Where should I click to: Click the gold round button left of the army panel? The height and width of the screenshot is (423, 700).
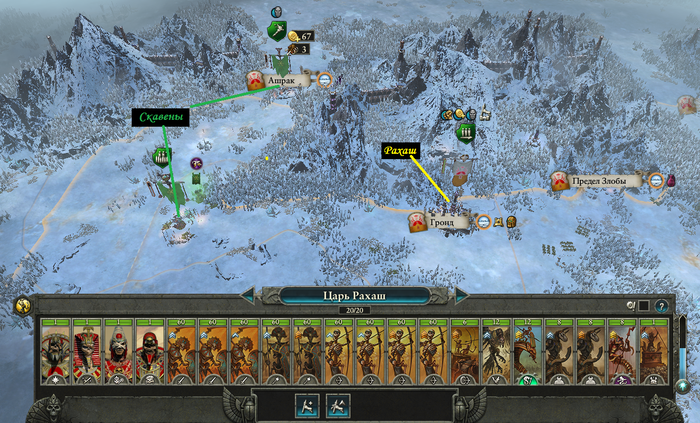point(21,306)
